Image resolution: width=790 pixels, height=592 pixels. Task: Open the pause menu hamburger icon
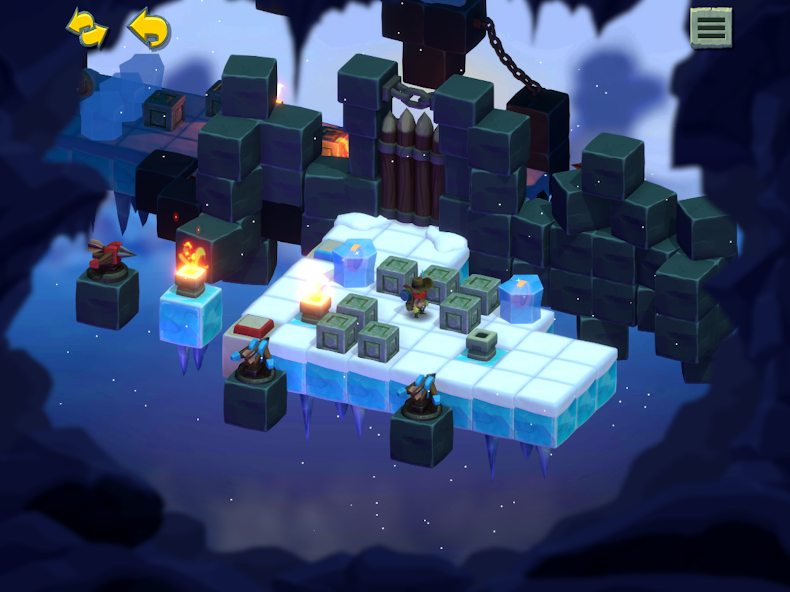pos(711,27)
